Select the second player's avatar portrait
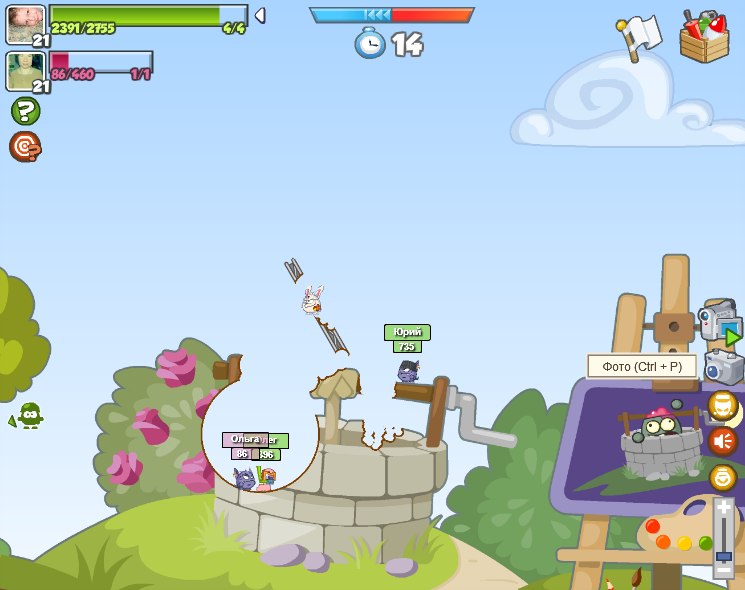This screenshot has height=590, width=745. (24, 70)
